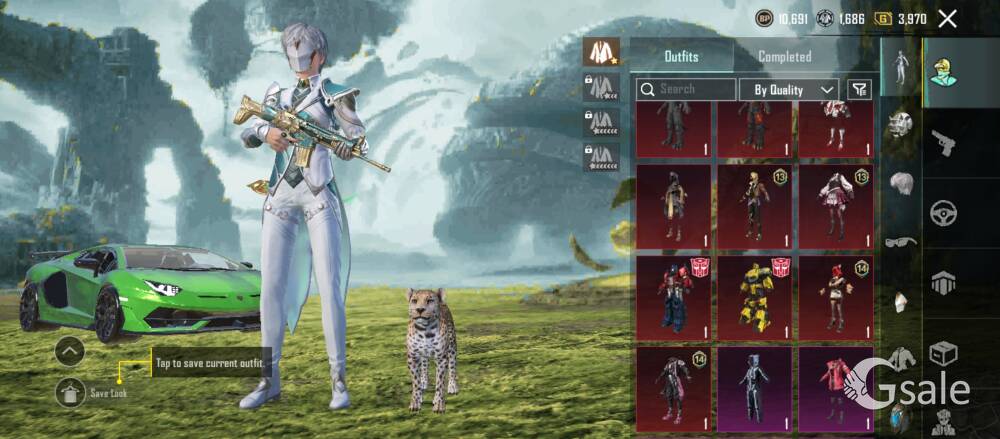The height and width of the screenshot is (439, 1000).
Task: Switch to the Completed tab
Action: point(785,57)
